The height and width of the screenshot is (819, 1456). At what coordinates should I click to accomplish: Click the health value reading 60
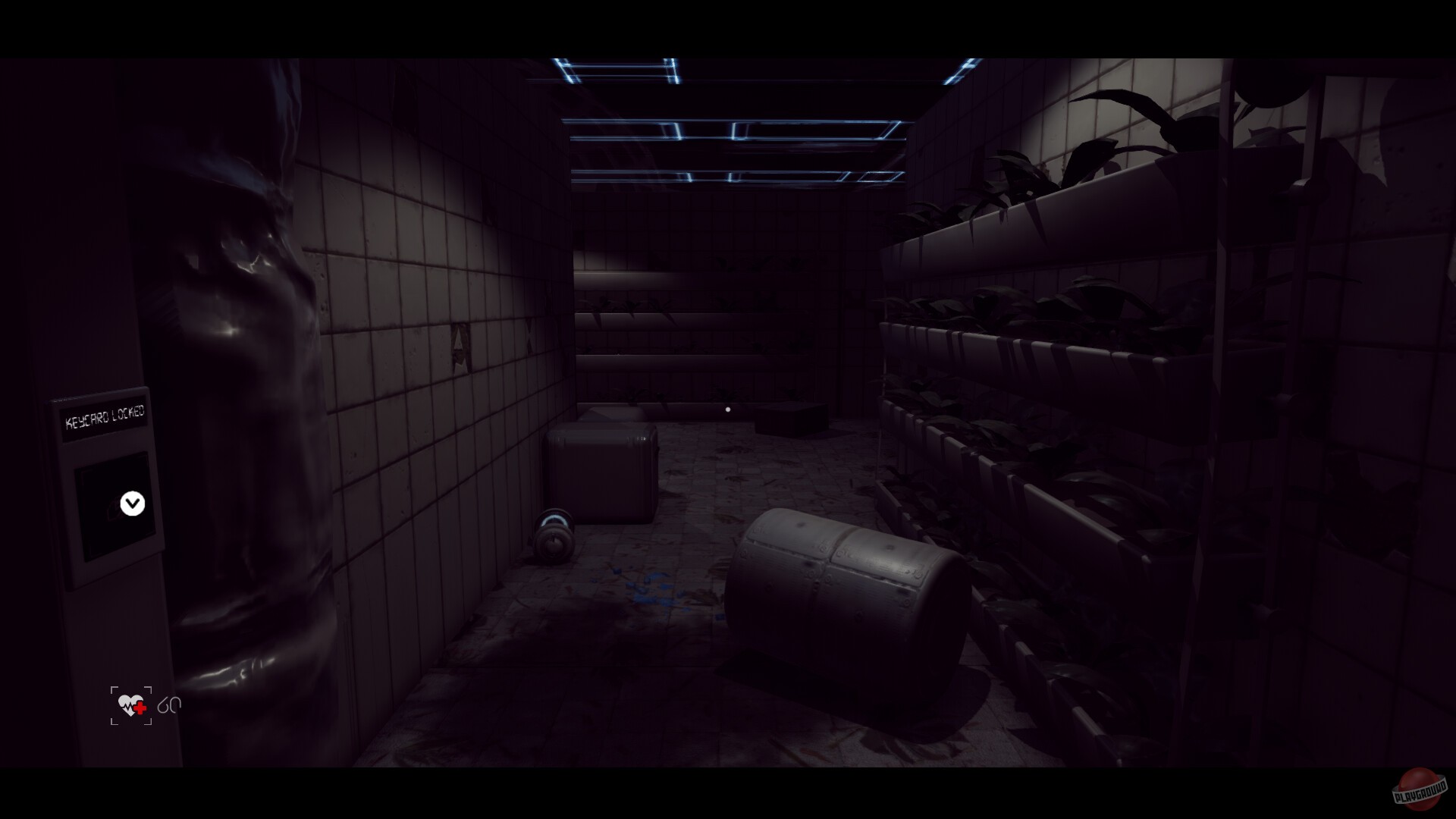click(x=170, y=705)
